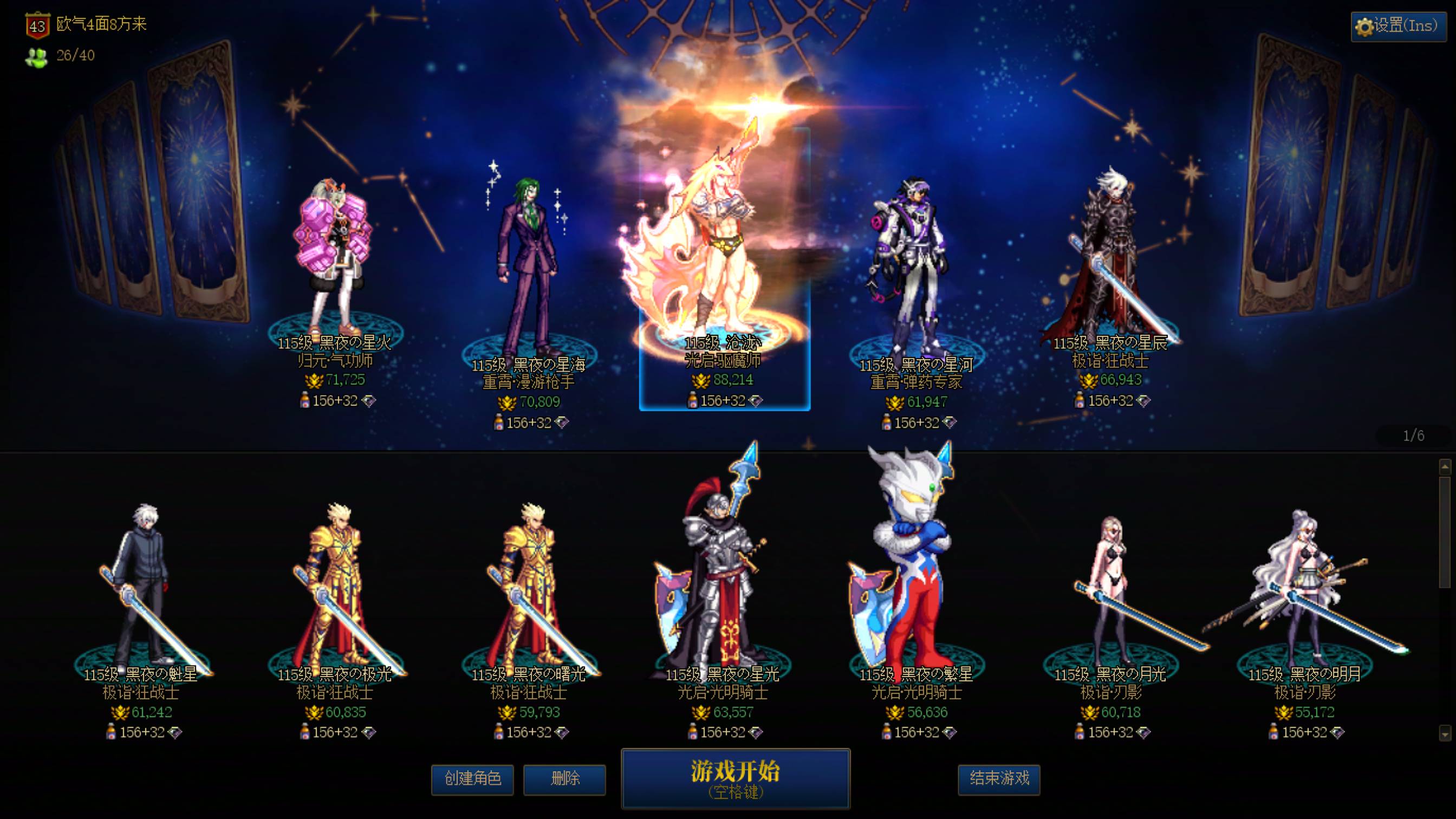Click the 创建角色 create character button

click(472, 780)
